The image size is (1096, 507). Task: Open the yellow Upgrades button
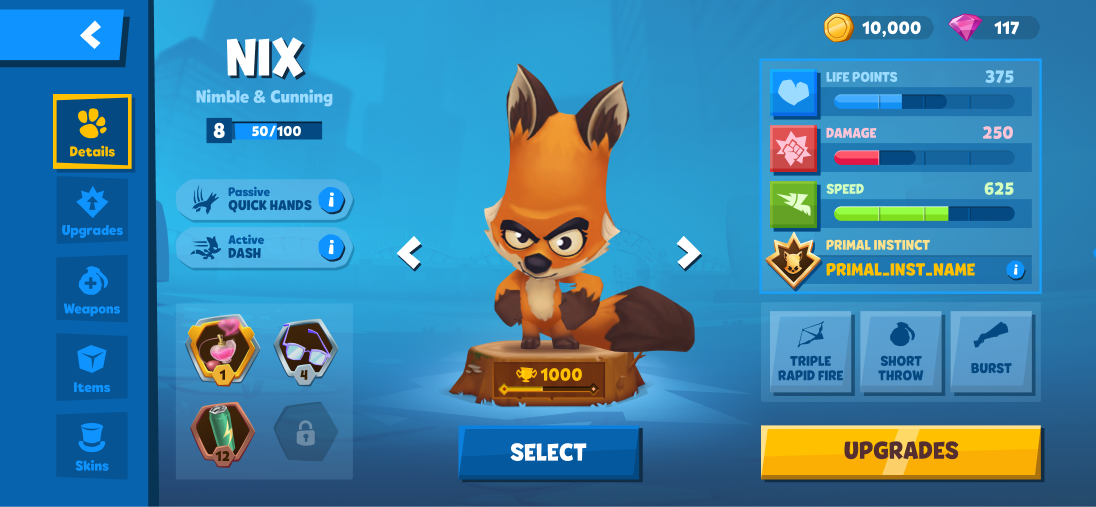(900, 452)
